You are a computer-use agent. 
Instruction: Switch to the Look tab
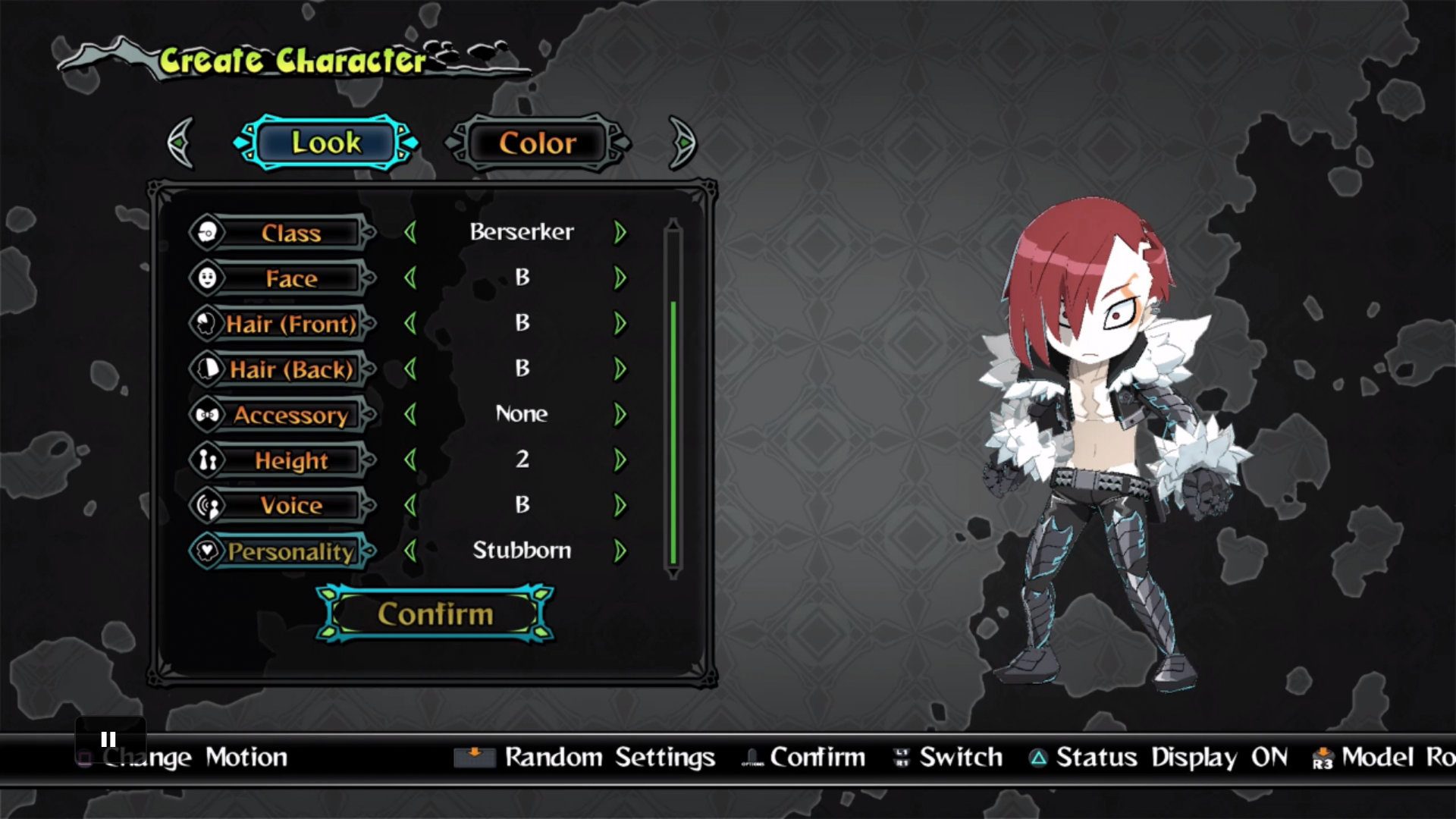pos(326,143)
